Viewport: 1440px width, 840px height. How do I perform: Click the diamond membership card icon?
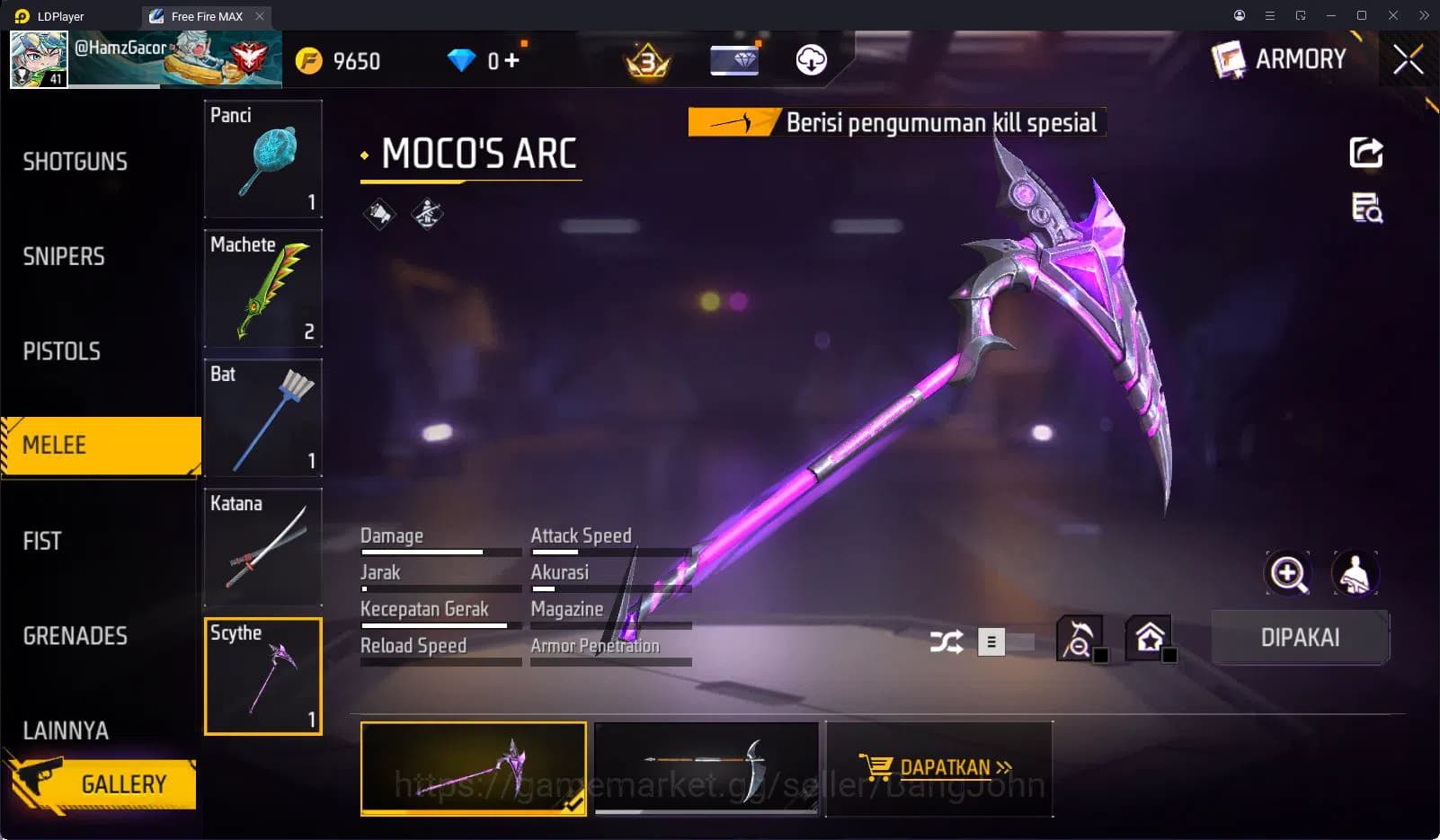pyautogui.click(x=733, y=60)
